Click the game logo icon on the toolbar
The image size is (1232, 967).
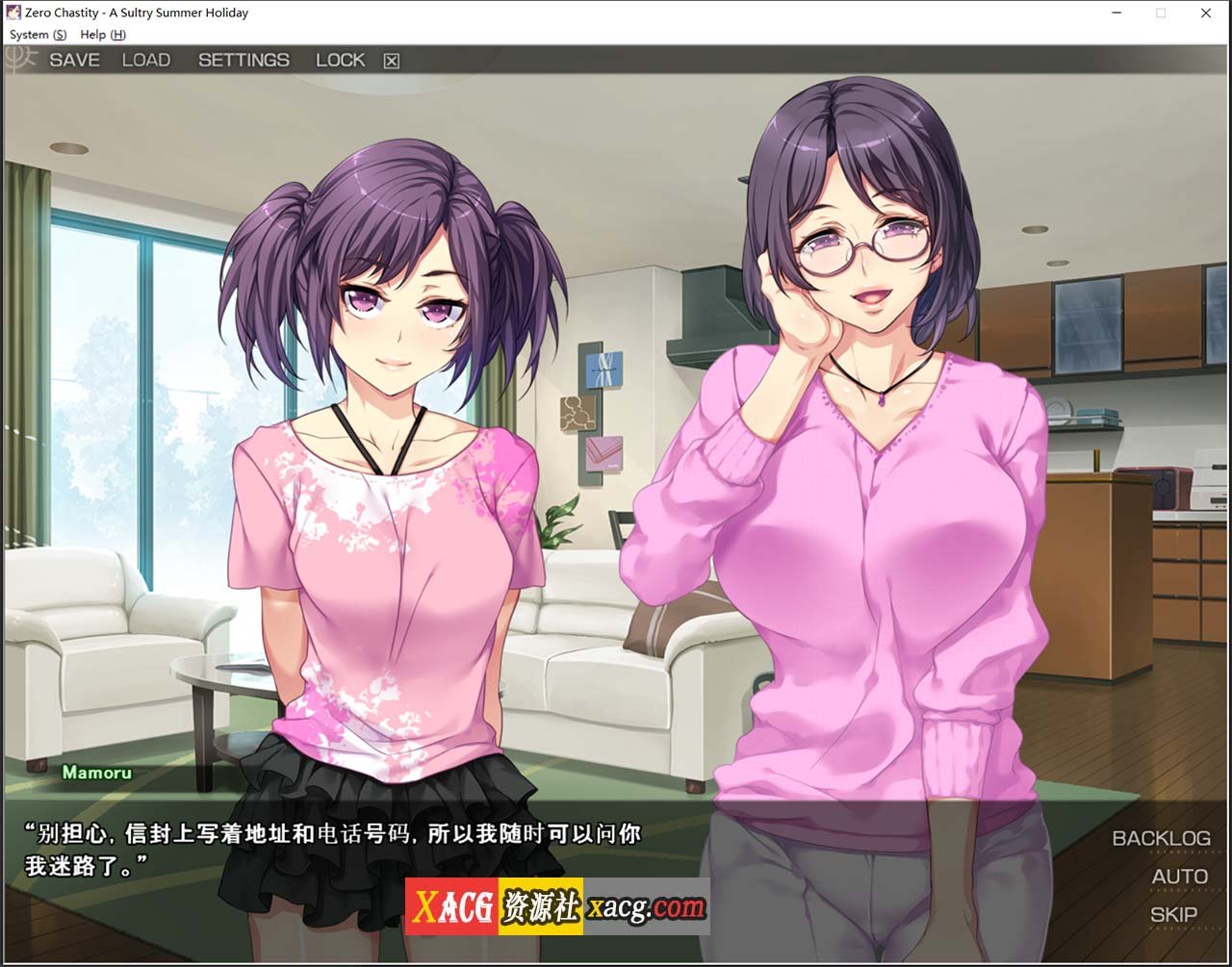pos(16,60)
